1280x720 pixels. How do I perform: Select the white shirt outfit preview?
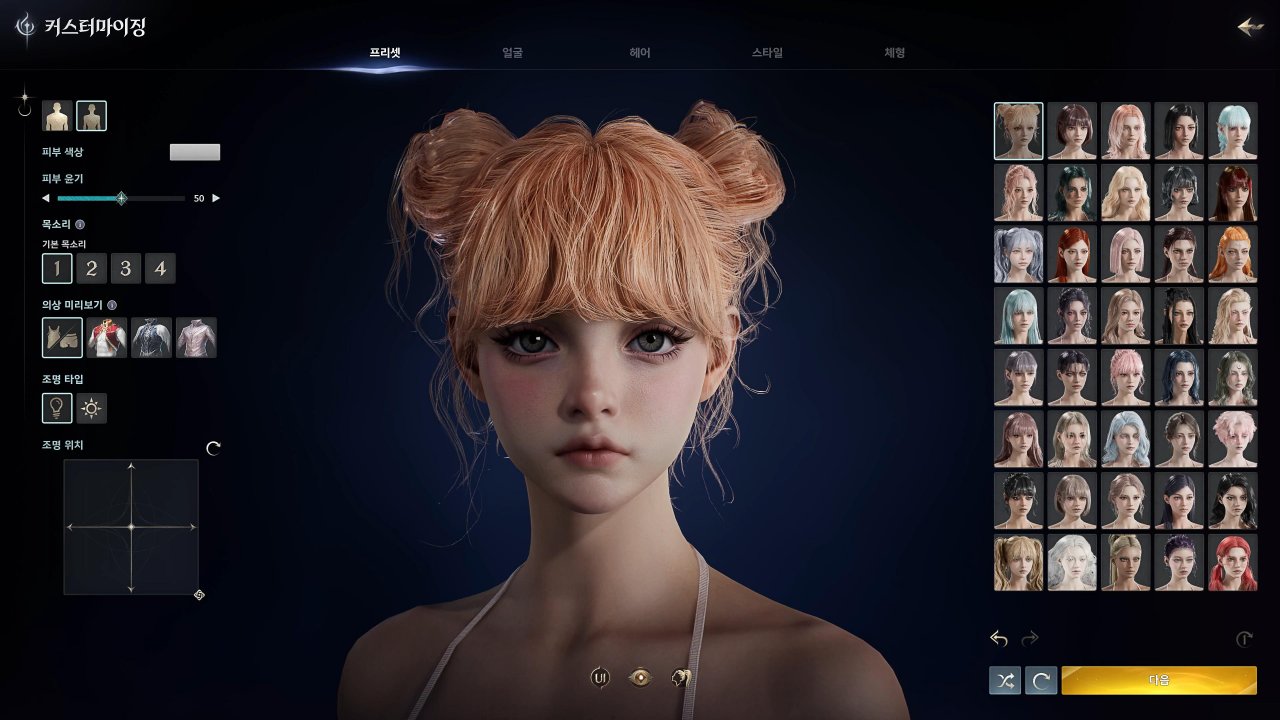[196, 338]
